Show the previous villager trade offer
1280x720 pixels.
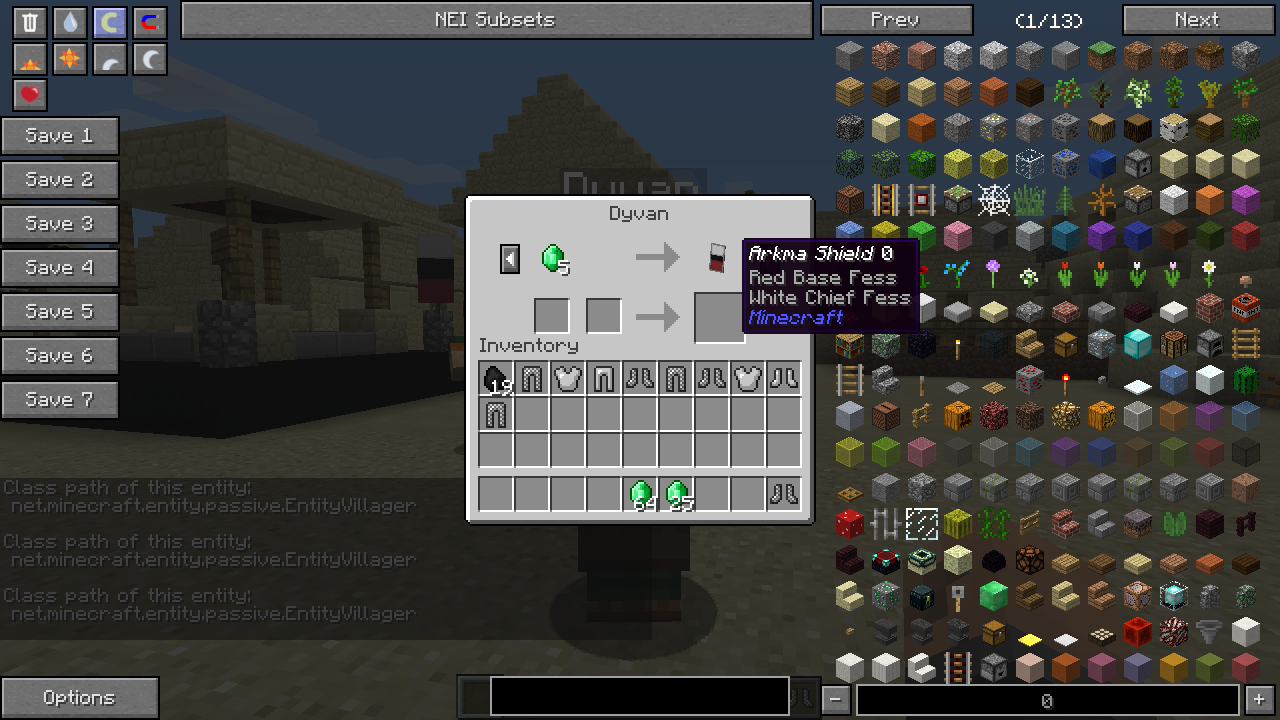510,259
